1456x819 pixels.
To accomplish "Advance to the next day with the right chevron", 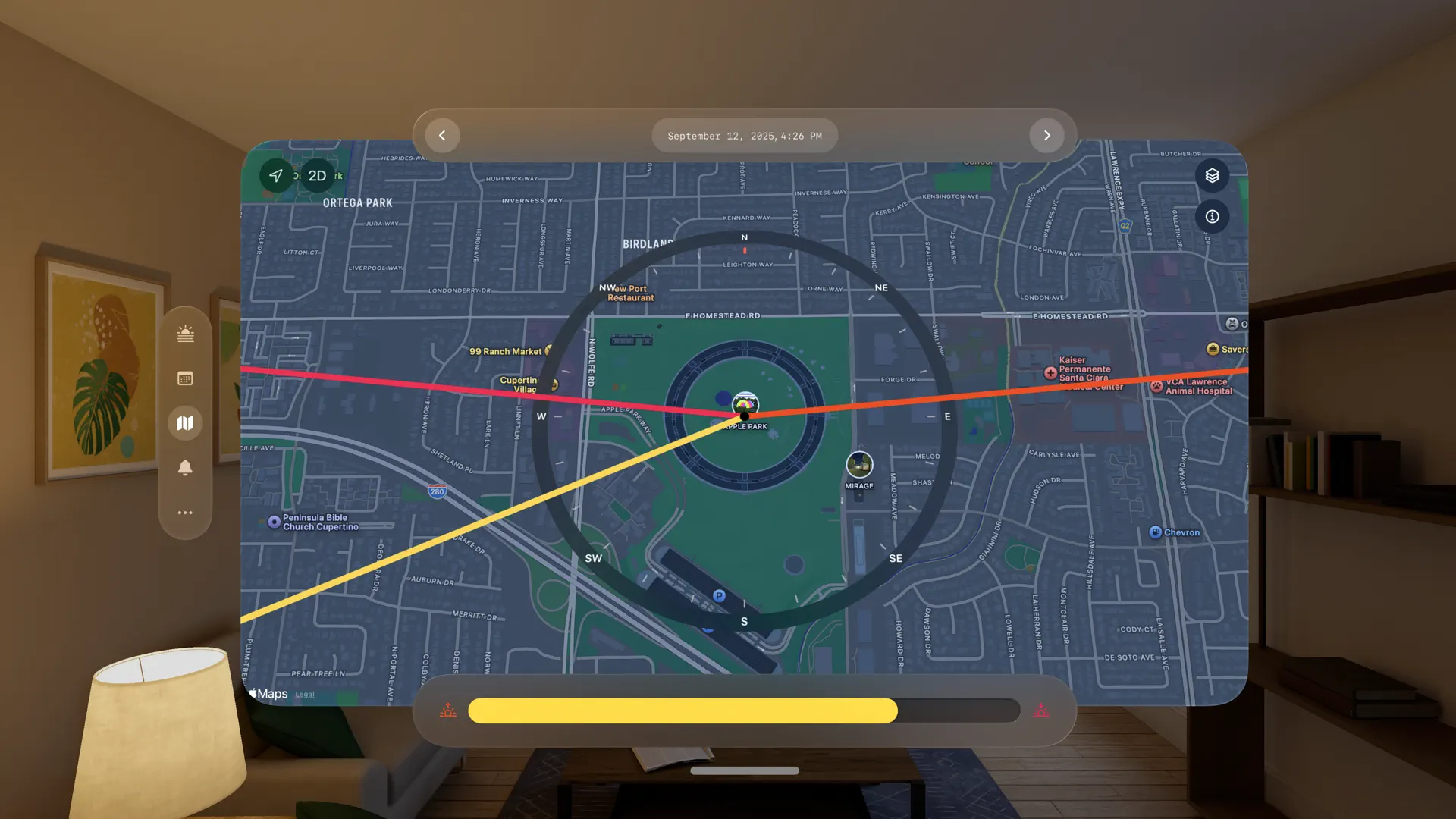I will click(1047, 135).
